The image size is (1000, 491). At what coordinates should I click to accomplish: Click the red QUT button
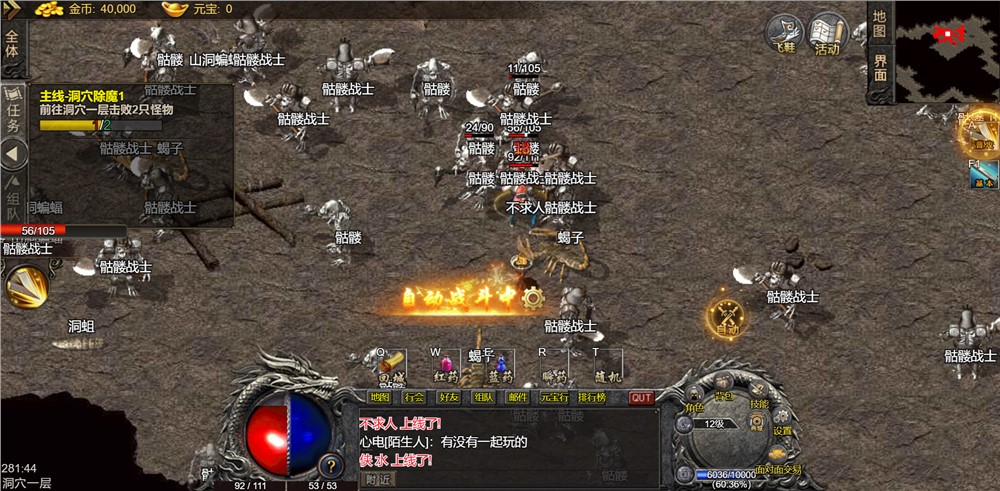tap(641, 397)
